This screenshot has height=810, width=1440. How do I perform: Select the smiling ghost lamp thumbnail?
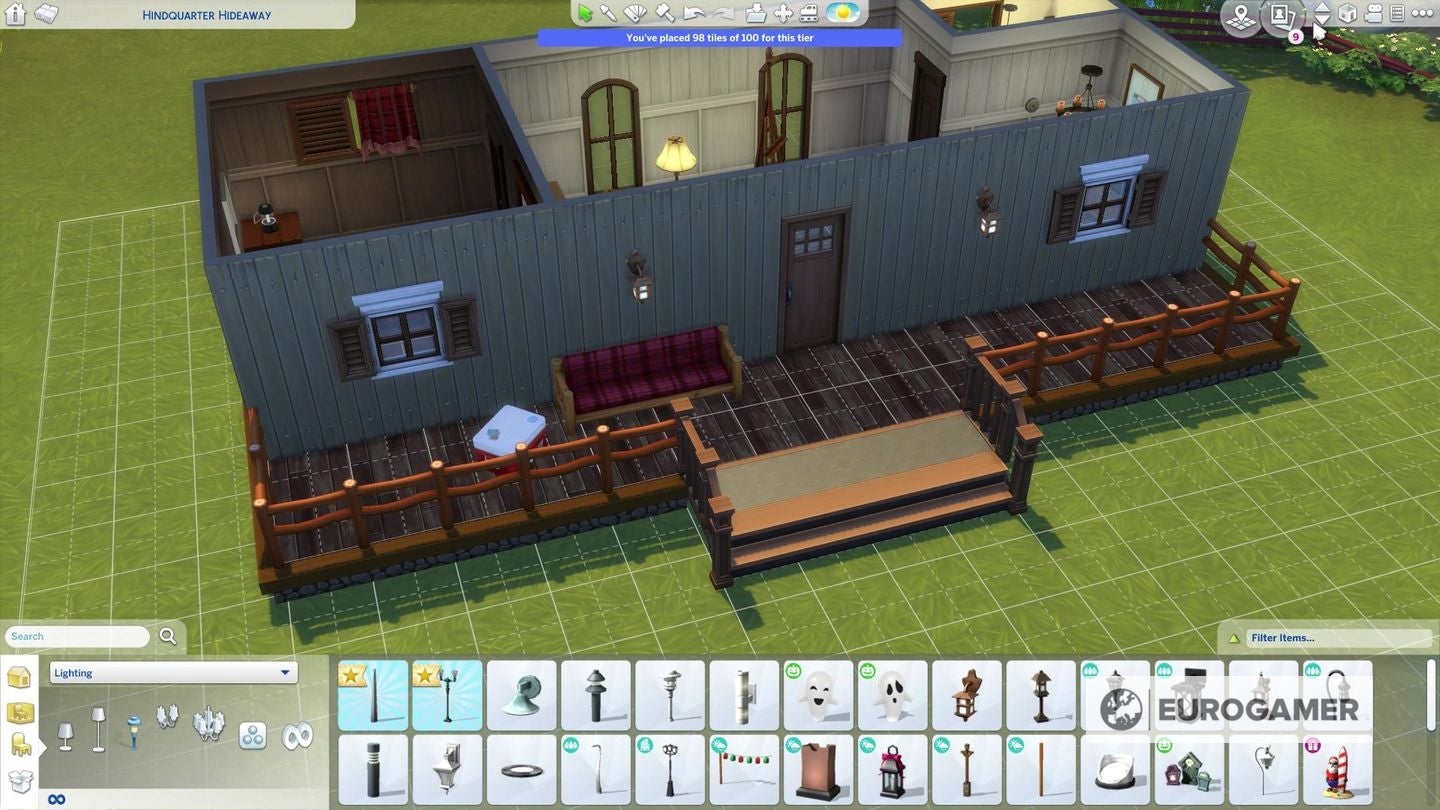point(820,695)
